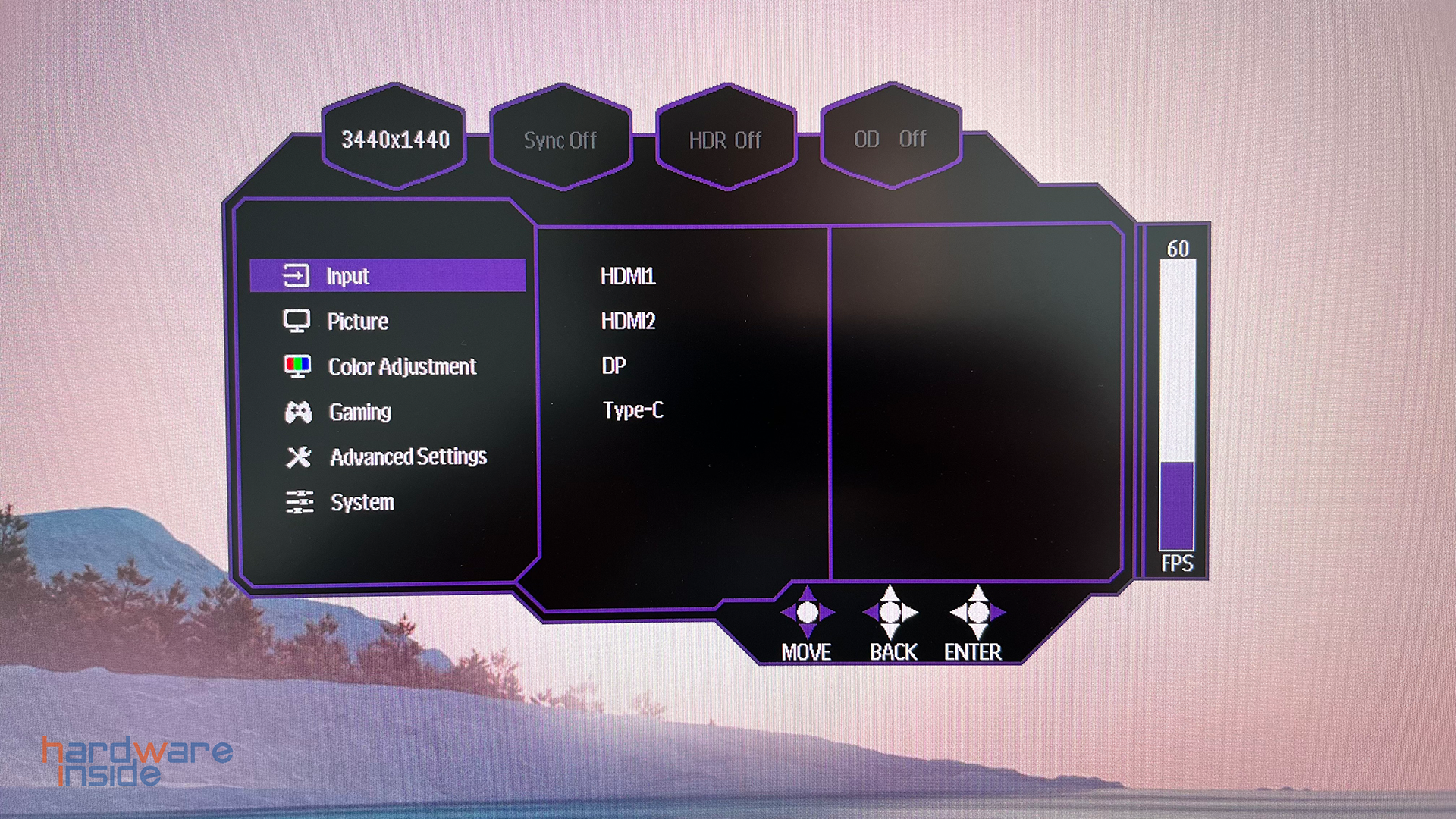
Task: Select HDMI1 as input source
Action: pos(629,277)
